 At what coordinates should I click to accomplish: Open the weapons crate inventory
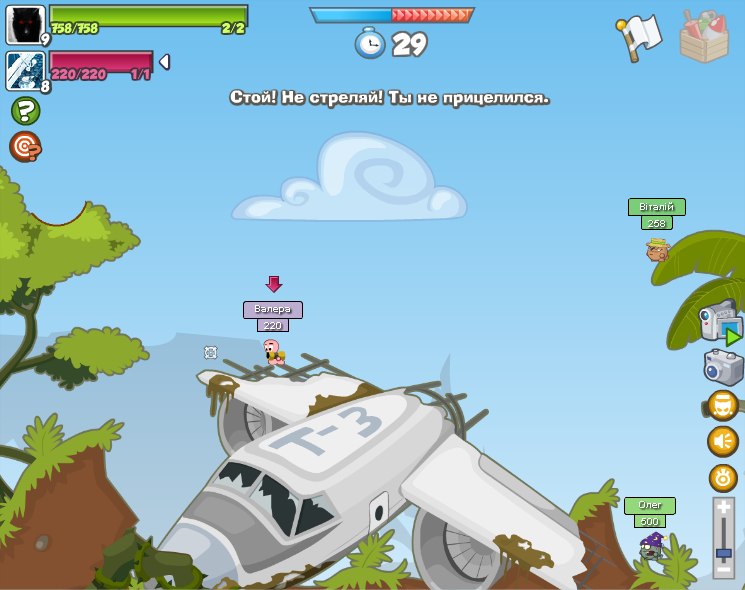click(704, 37)
